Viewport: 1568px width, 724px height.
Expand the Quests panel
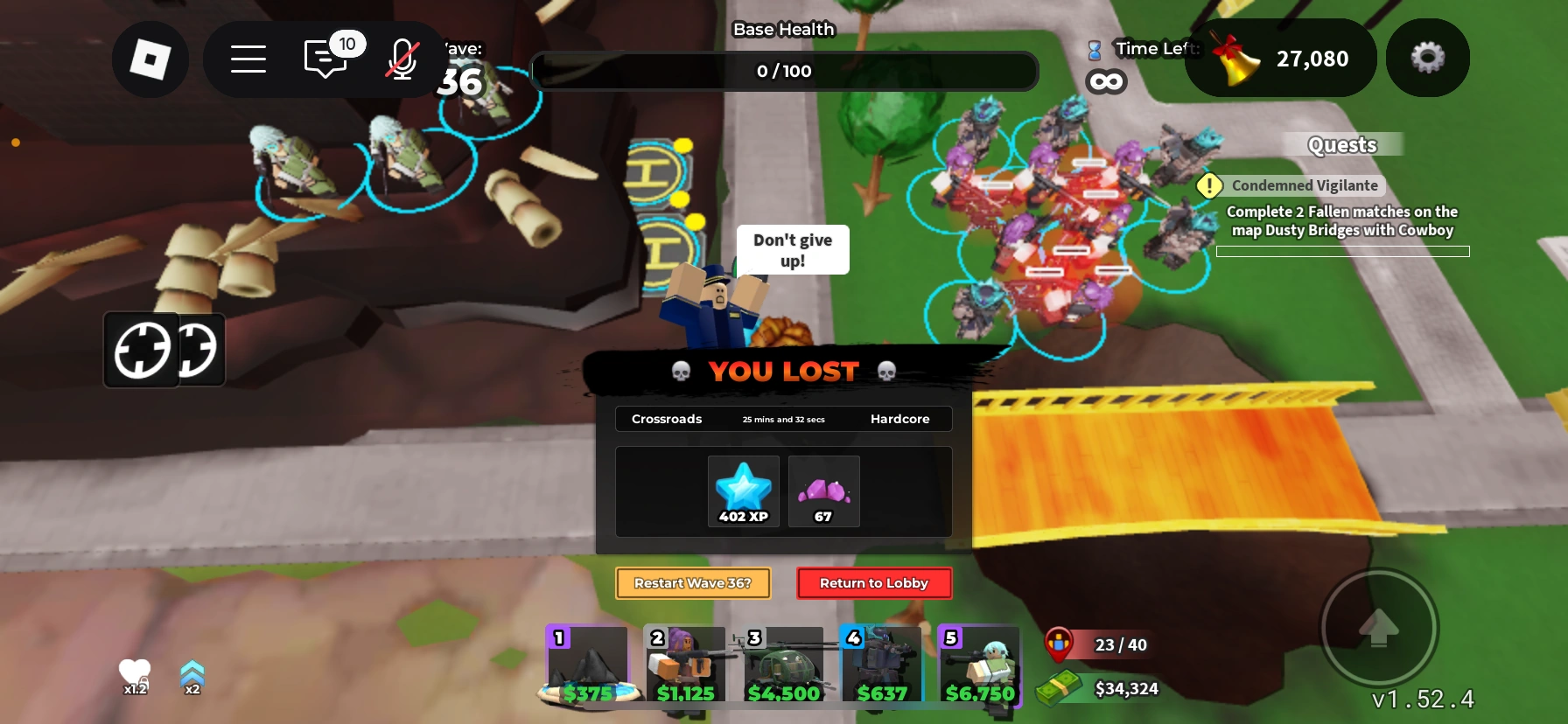pos(1341,144)
